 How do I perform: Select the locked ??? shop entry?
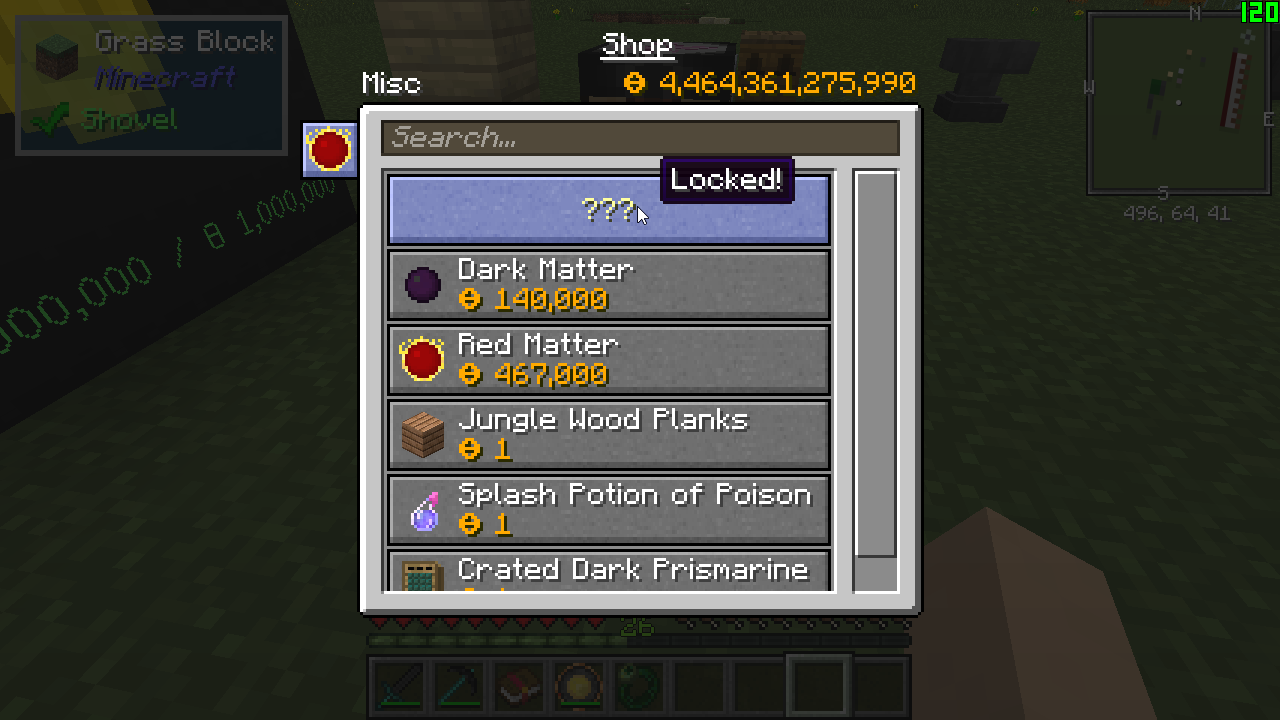point(608,210)
